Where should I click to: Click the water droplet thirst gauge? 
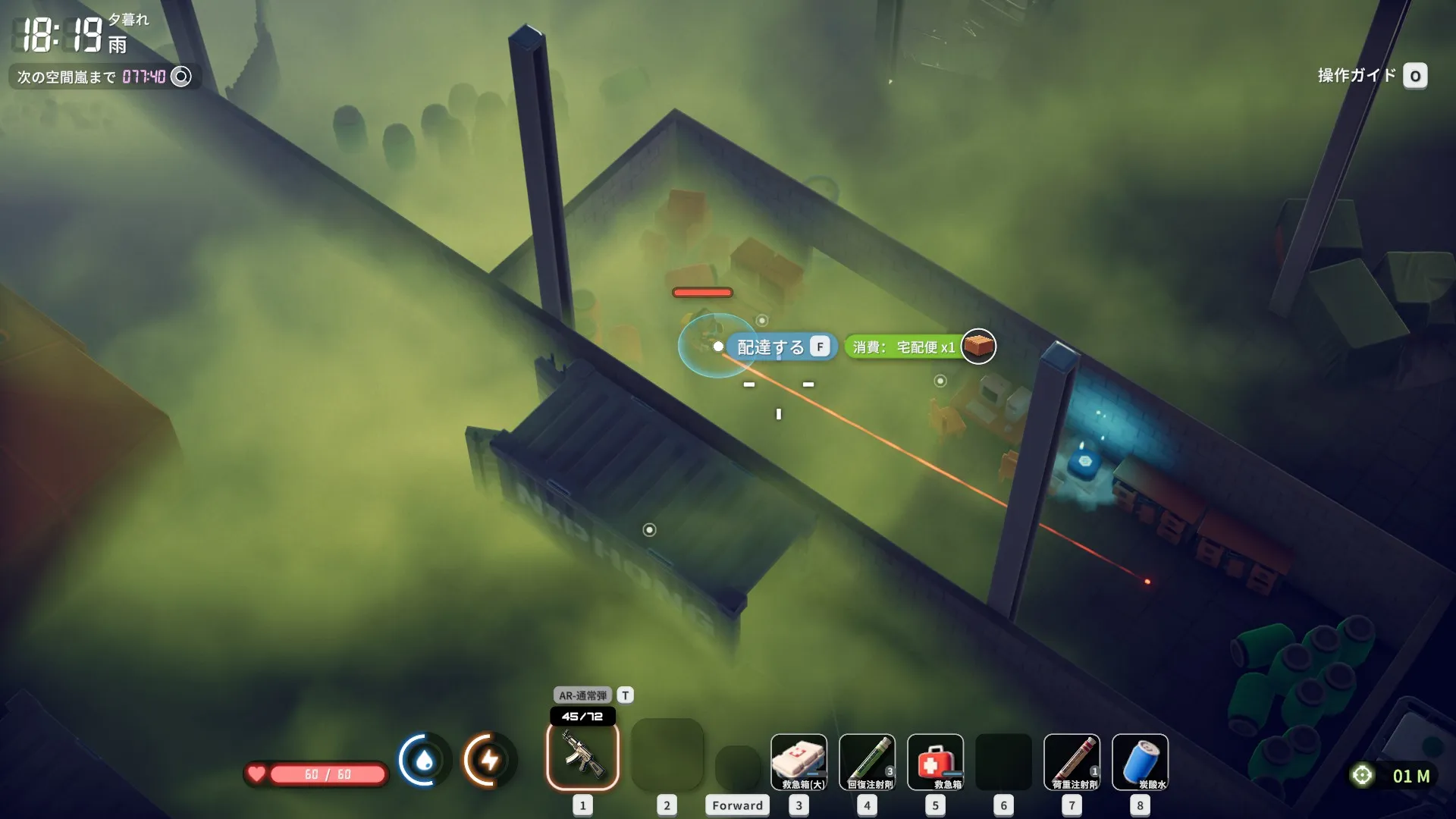424,759
